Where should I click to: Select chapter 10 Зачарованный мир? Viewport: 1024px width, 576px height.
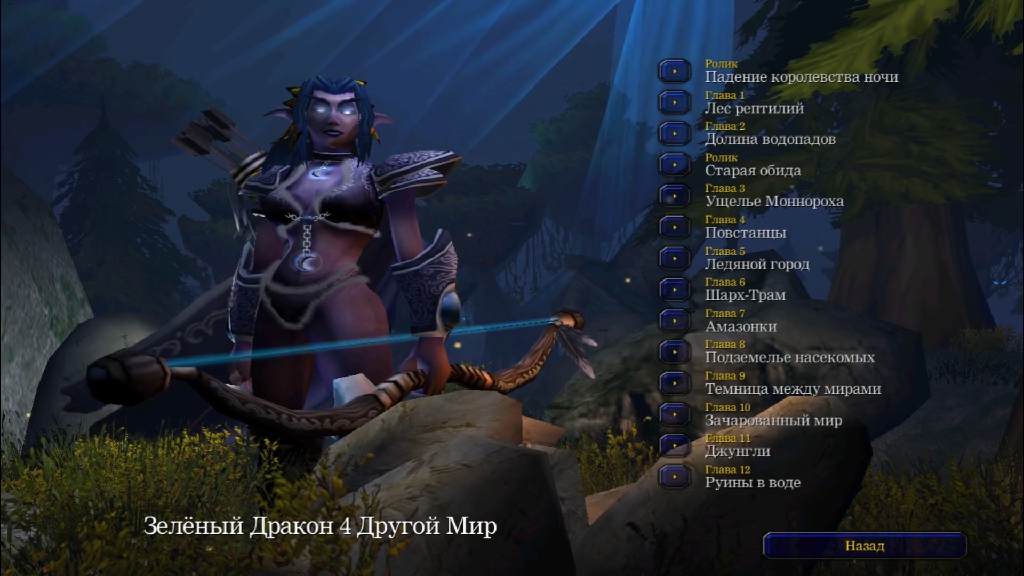pos(675,414)
